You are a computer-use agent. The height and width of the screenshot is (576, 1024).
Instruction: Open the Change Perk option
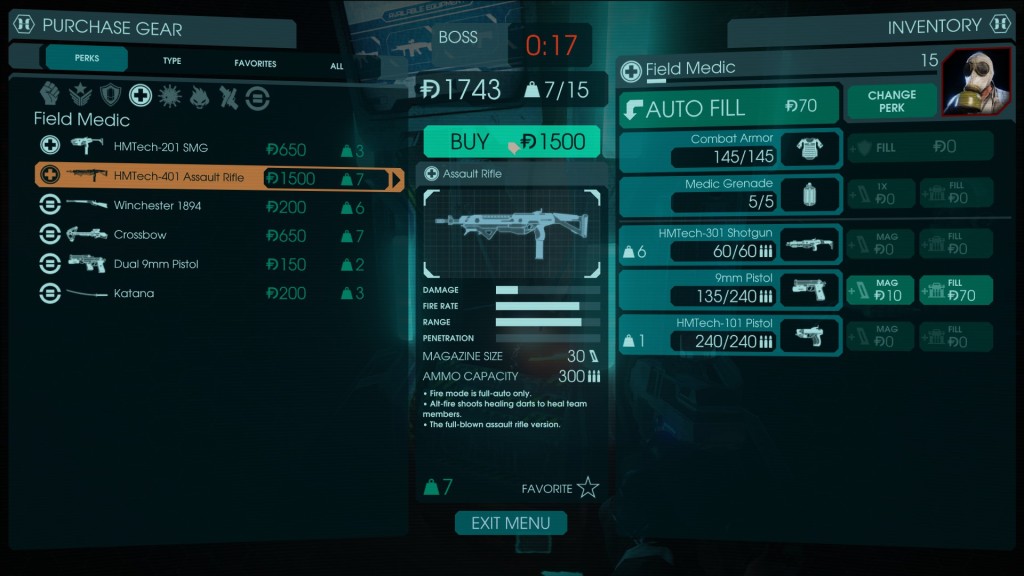click(x=891, y=101)
